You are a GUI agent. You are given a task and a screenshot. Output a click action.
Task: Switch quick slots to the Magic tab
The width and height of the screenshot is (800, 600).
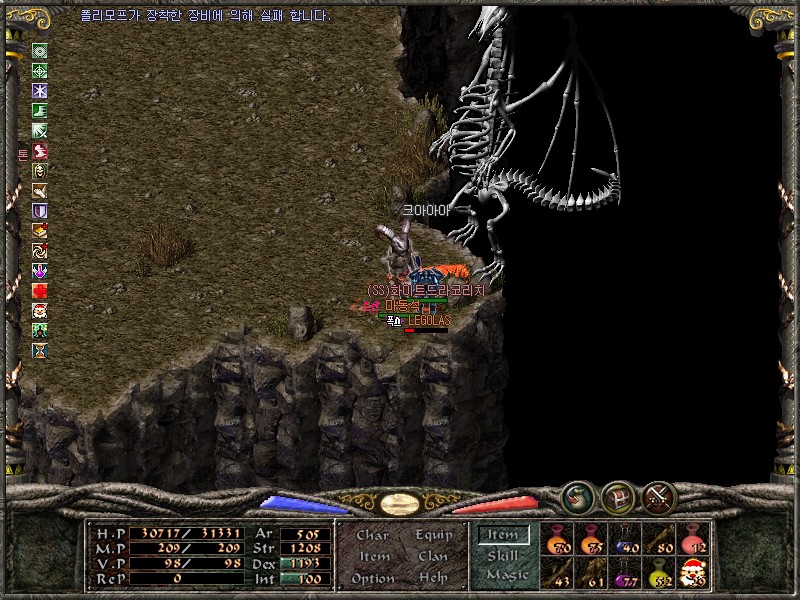(x=506, y=575)
